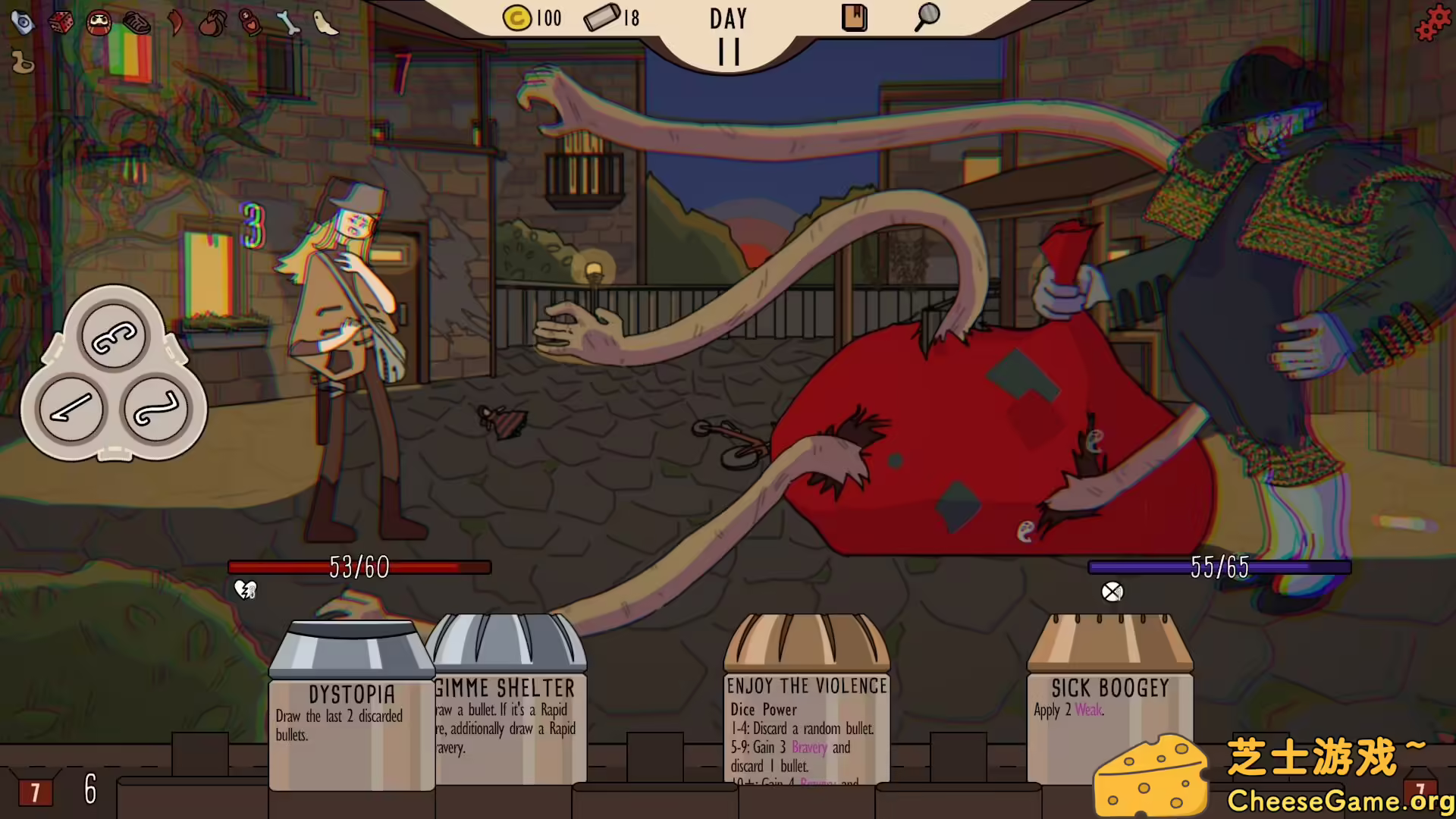
Task: Click the coin counter showing 100
Action: (x=535, y=18)
